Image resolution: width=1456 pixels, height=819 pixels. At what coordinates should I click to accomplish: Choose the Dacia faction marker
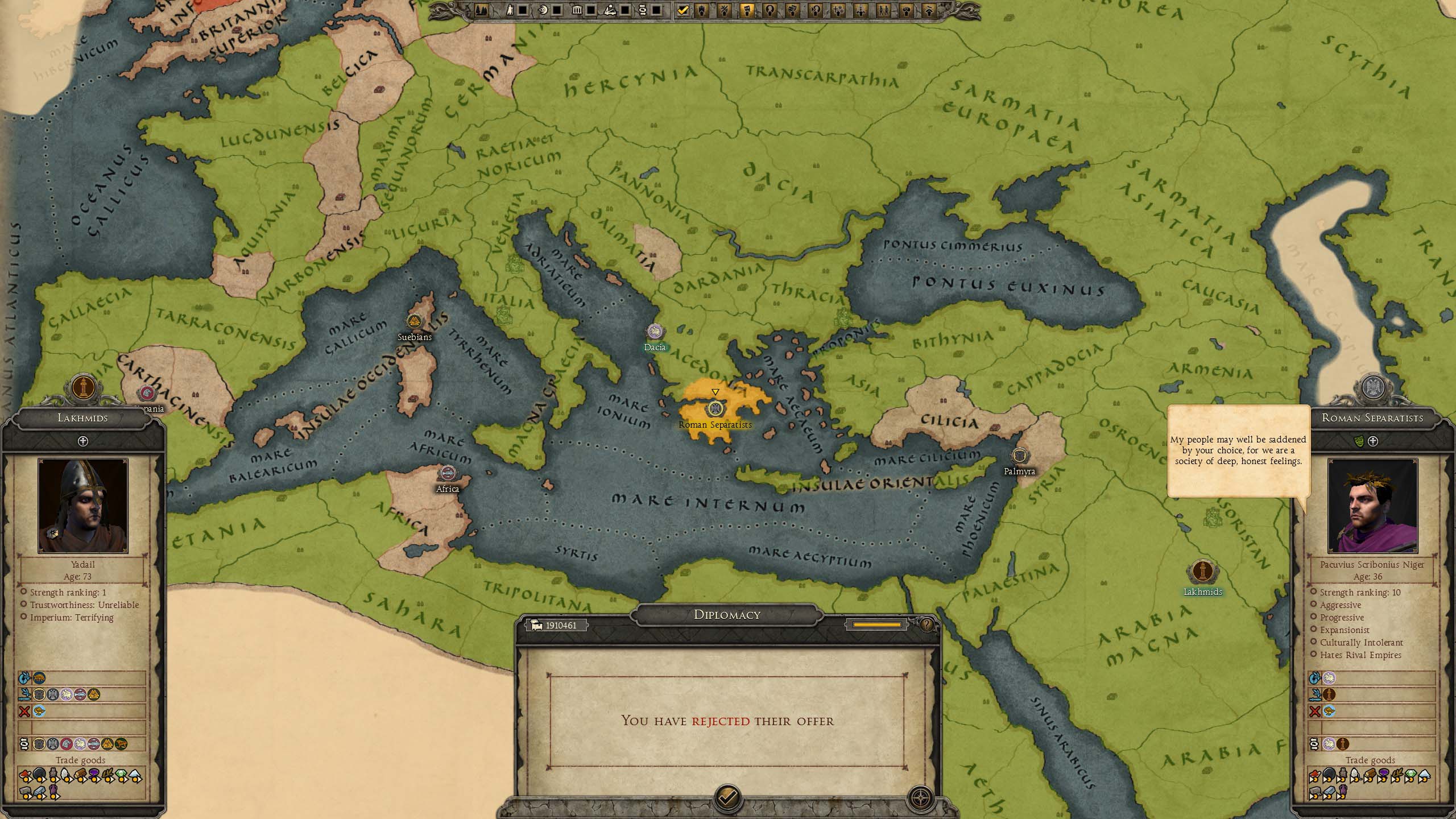pyautogui.click(x=655, y=332)
